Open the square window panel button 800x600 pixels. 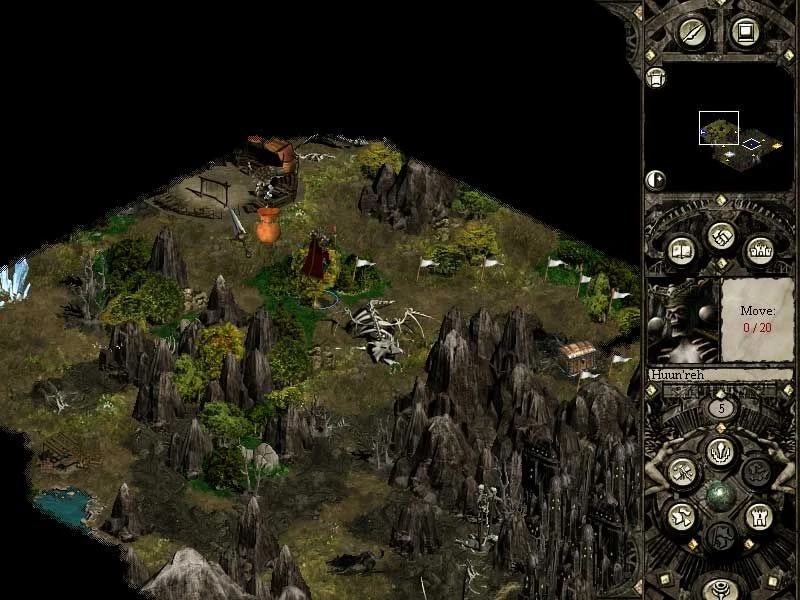tap(744, 32)
